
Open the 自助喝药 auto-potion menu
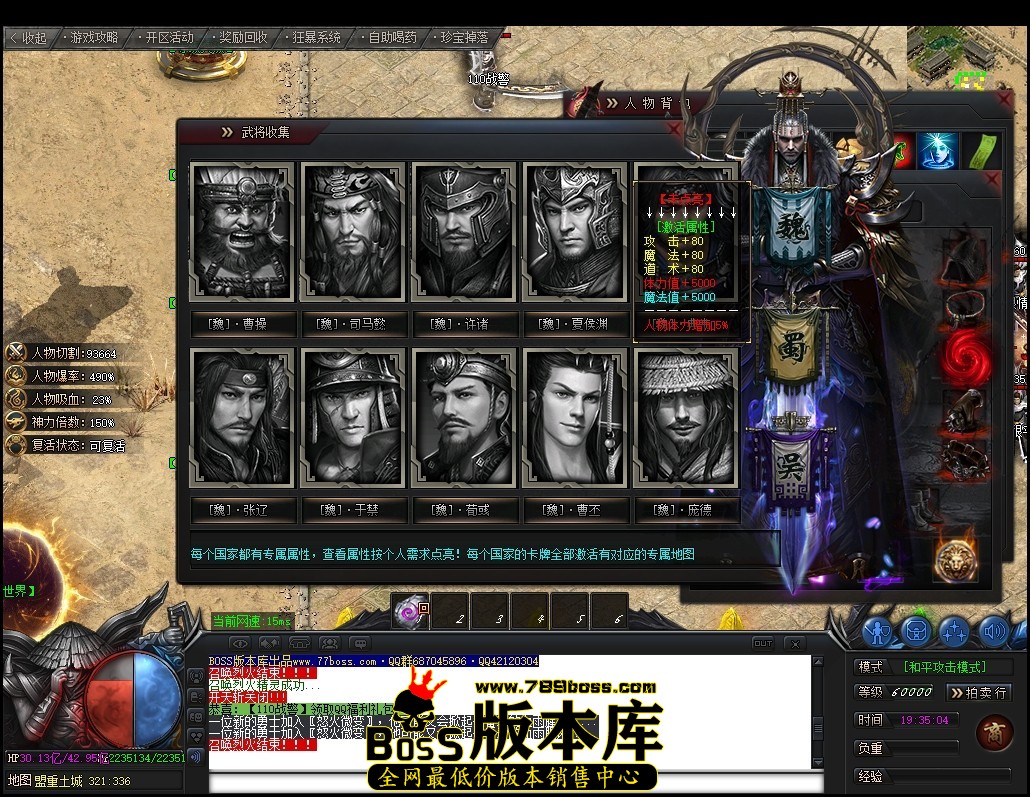click(x=392, y=38)
